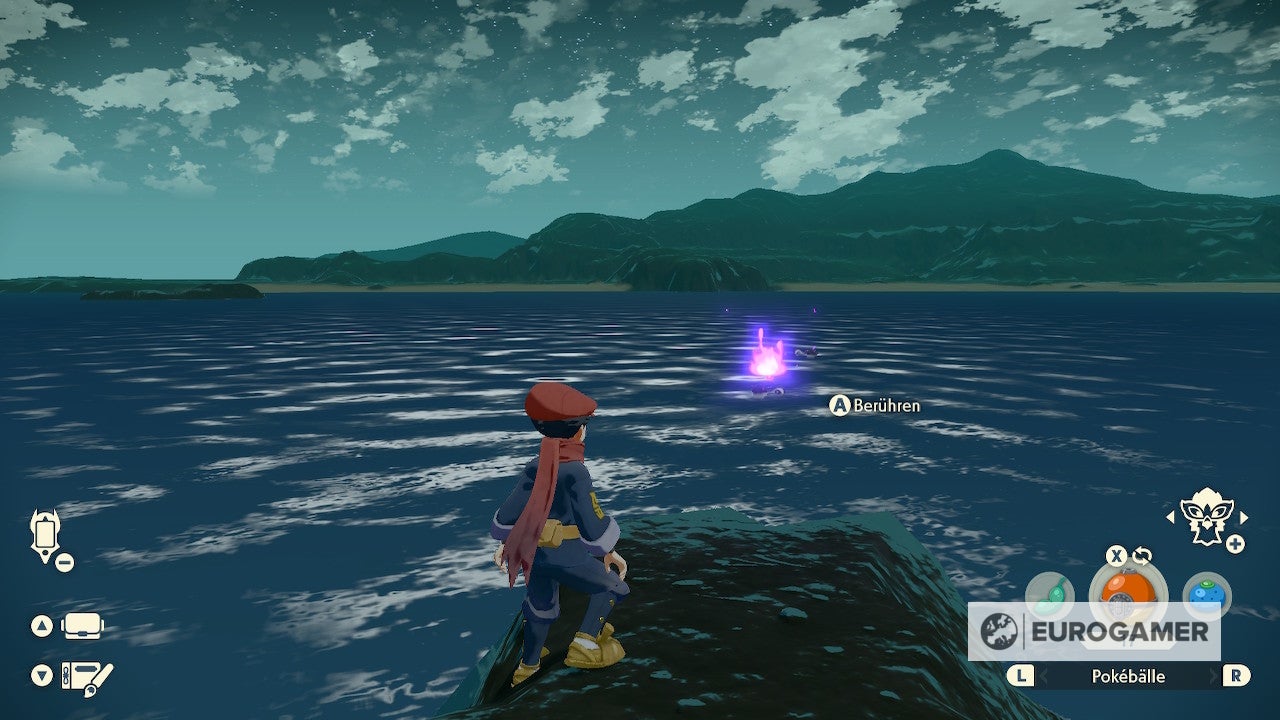Viewport: 1280px width, 720px height.
Task: Switch to the previous ride Pokémon arrow
Action: pyautogui.click(x=1171, y=517)
